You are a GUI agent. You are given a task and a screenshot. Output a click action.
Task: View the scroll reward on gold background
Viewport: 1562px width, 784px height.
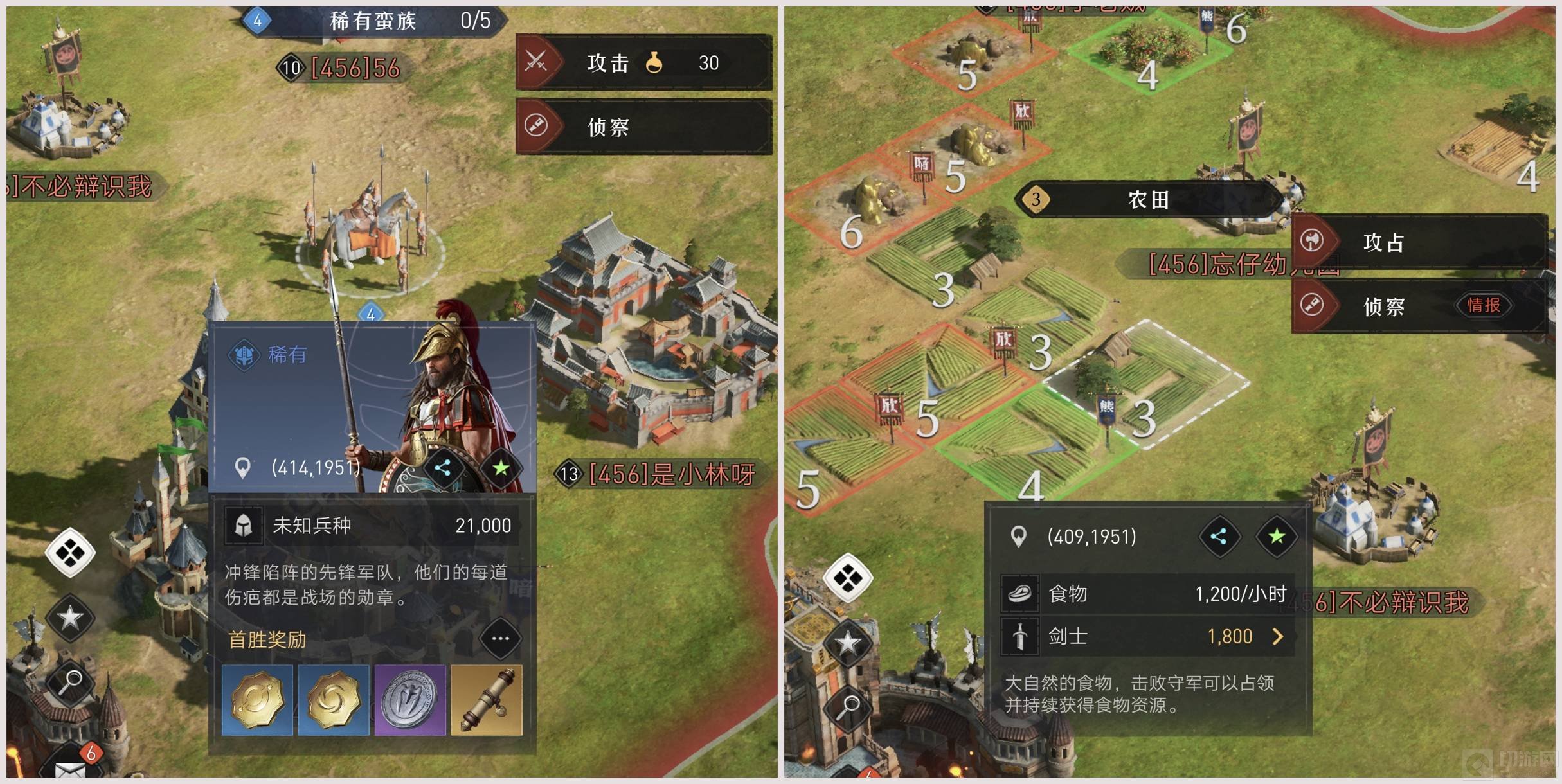pyautogui.click(x=487, y=700)
